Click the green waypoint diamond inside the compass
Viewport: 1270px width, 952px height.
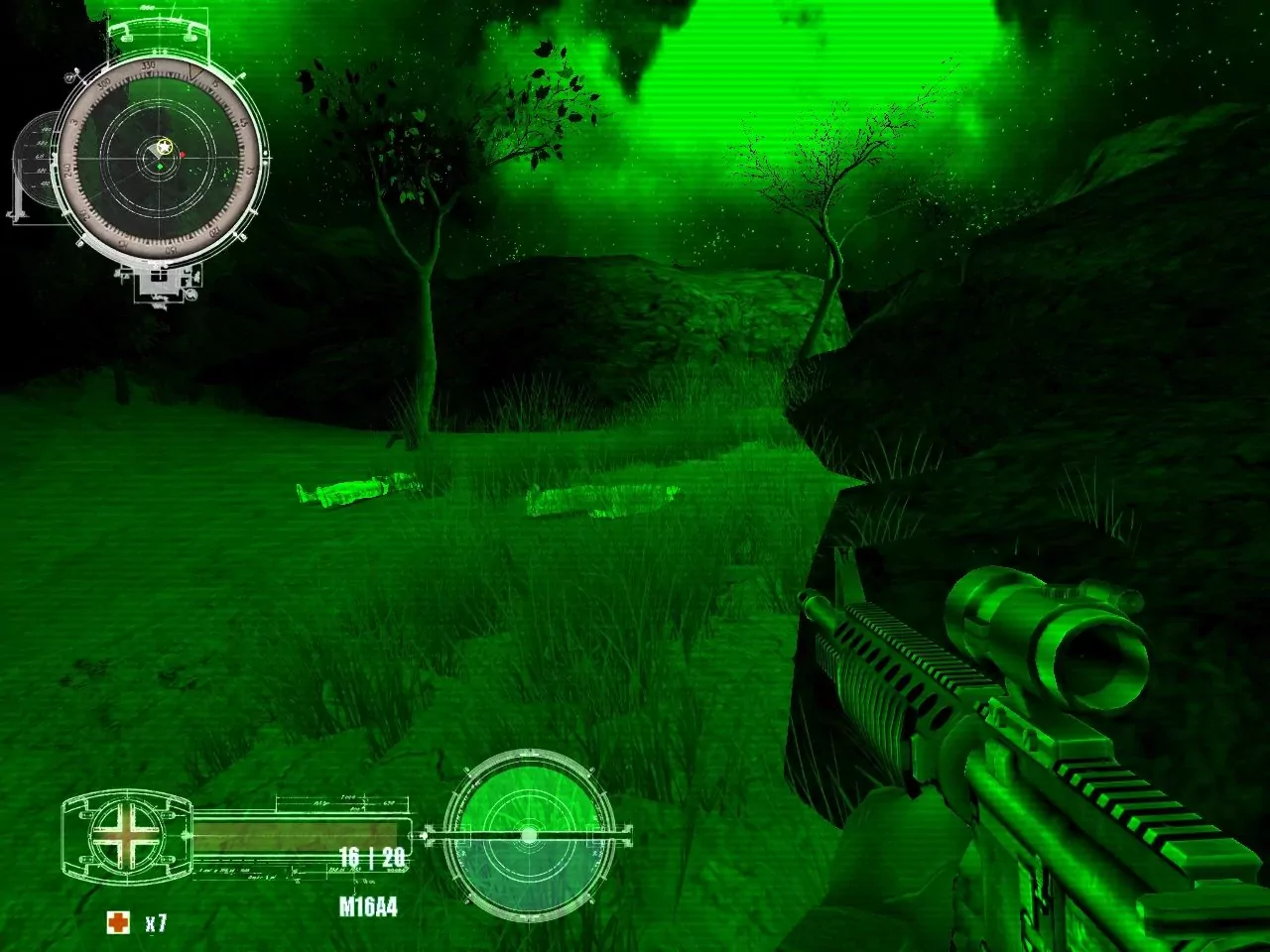pos(160,167)
